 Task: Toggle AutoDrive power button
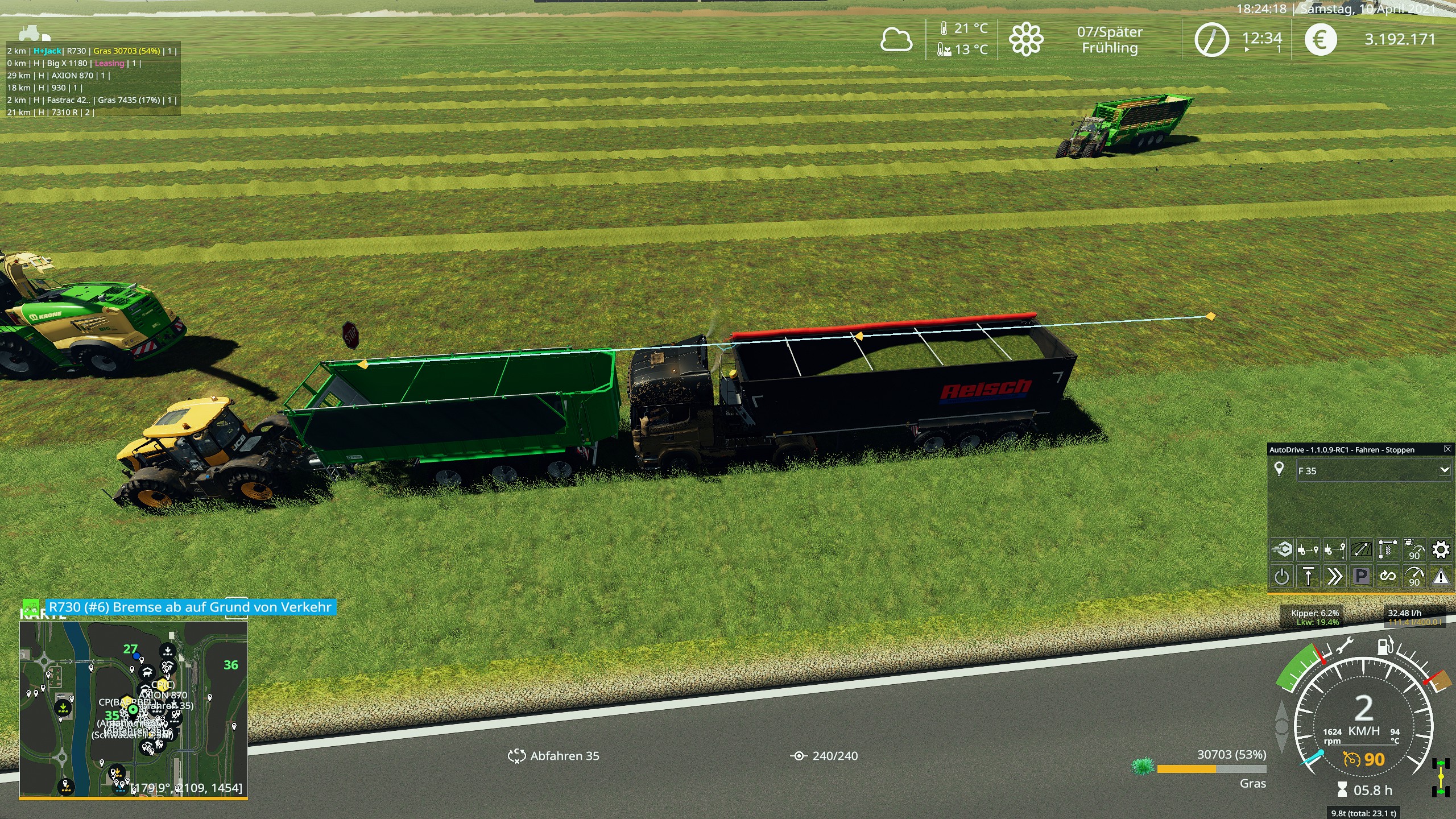pos(1281,577)
